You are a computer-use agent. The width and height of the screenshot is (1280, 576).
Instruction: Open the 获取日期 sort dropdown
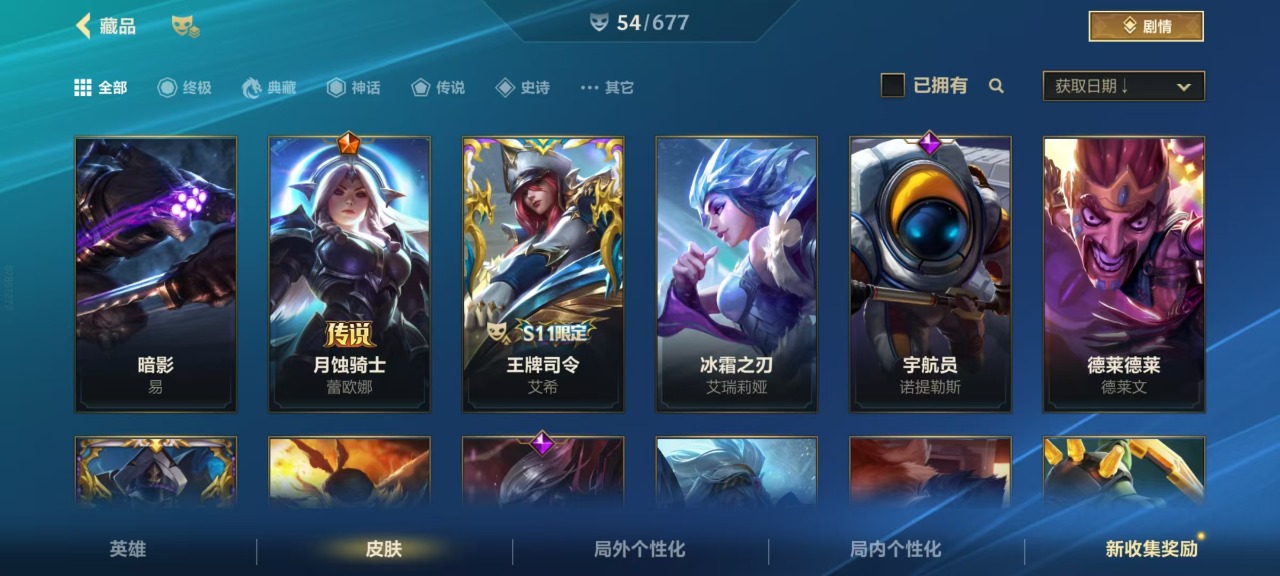(x=1123, y=87)
